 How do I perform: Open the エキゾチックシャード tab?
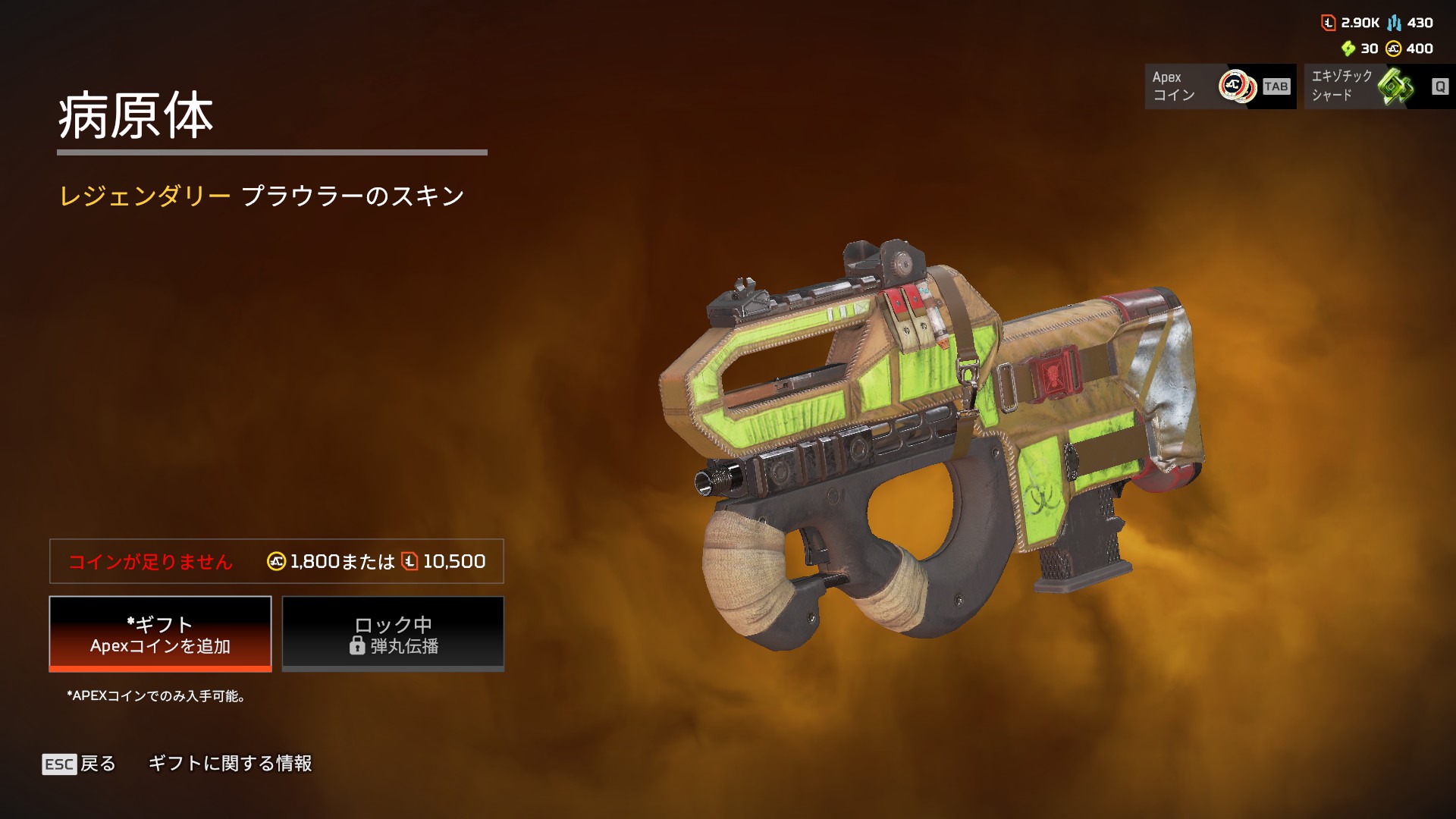[x=1379, y=86]
